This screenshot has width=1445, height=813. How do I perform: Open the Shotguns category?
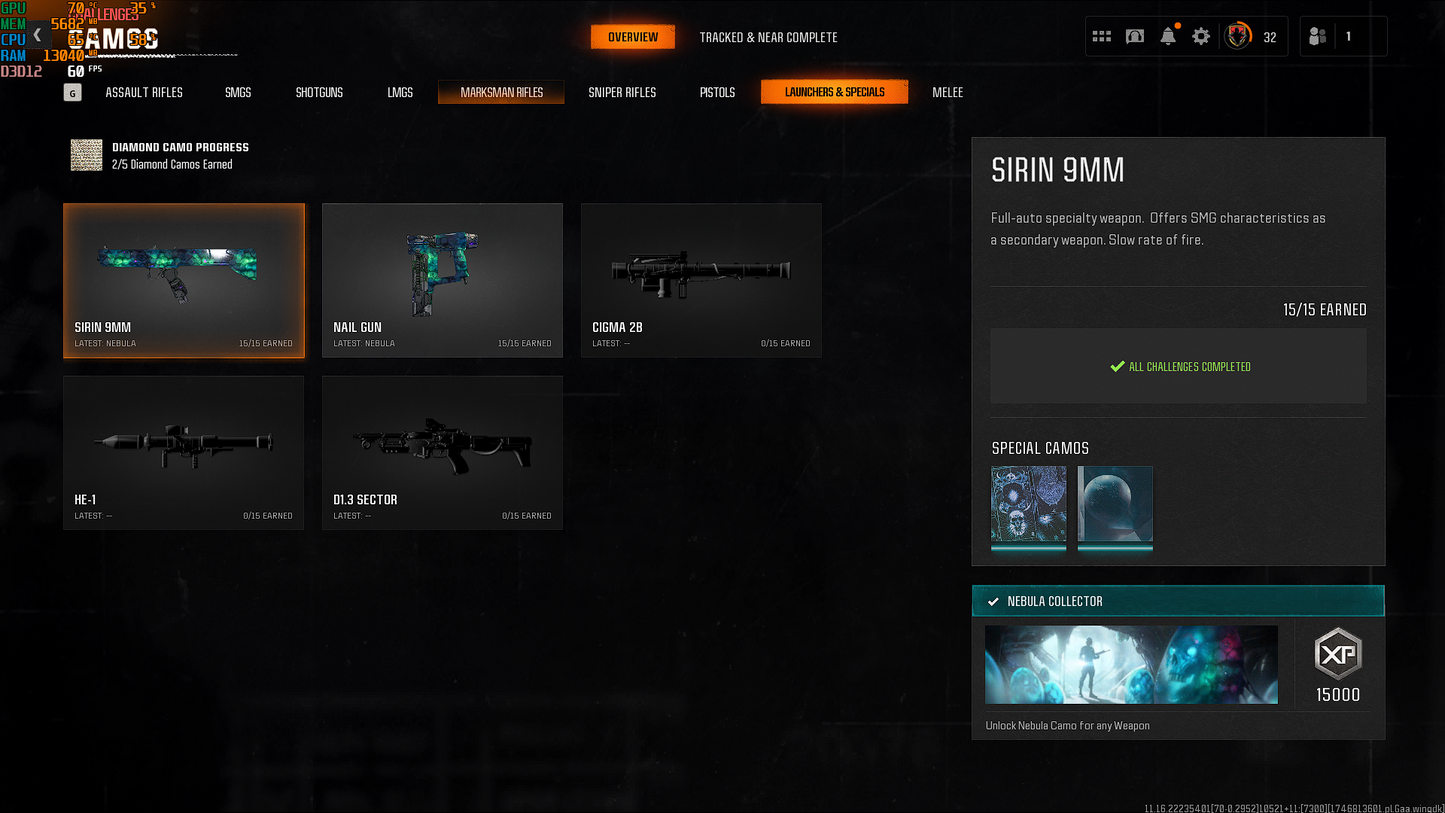click(319, 92)
